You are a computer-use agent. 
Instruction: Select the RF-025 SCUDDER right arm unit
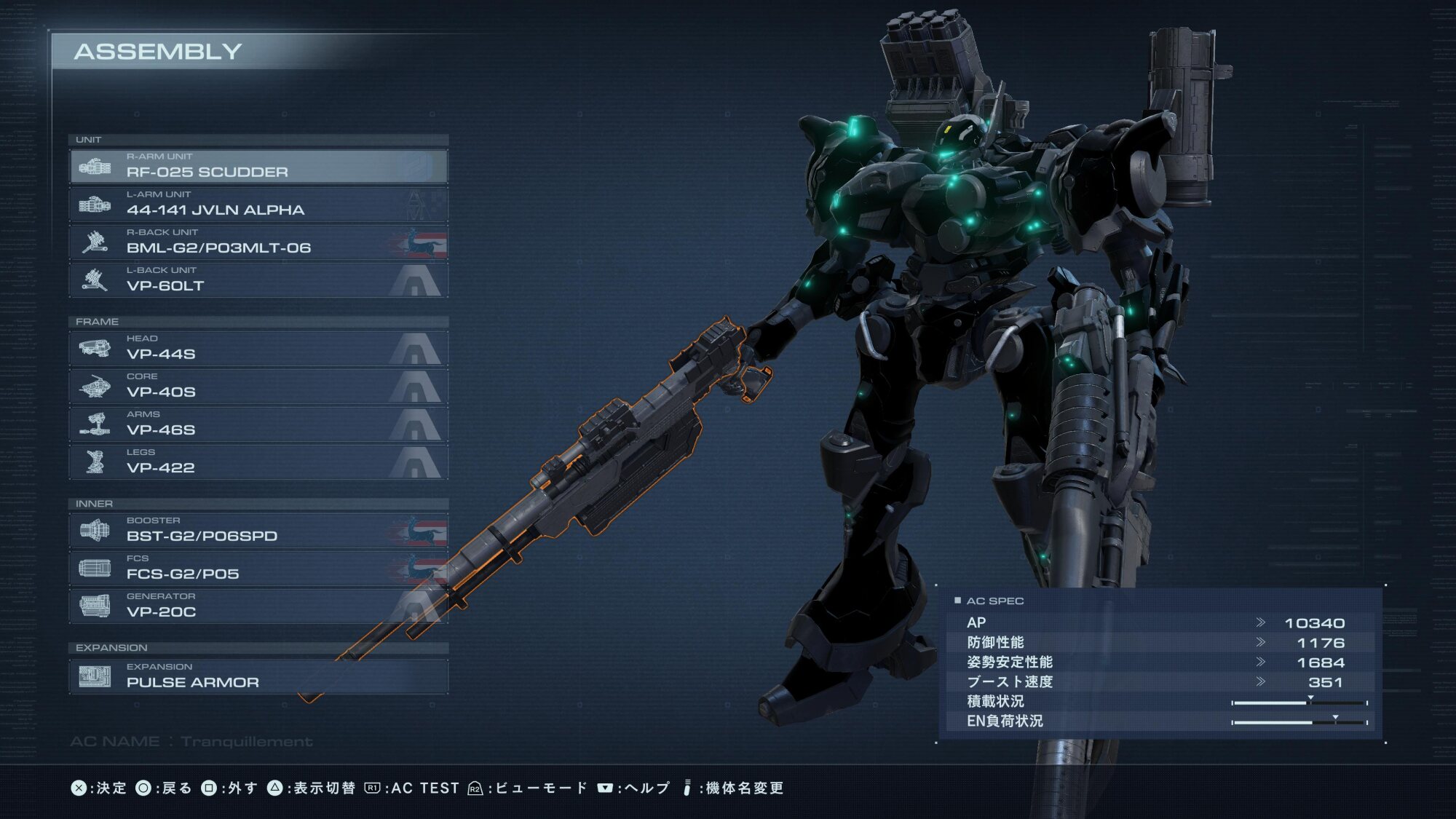coord(258,167)
